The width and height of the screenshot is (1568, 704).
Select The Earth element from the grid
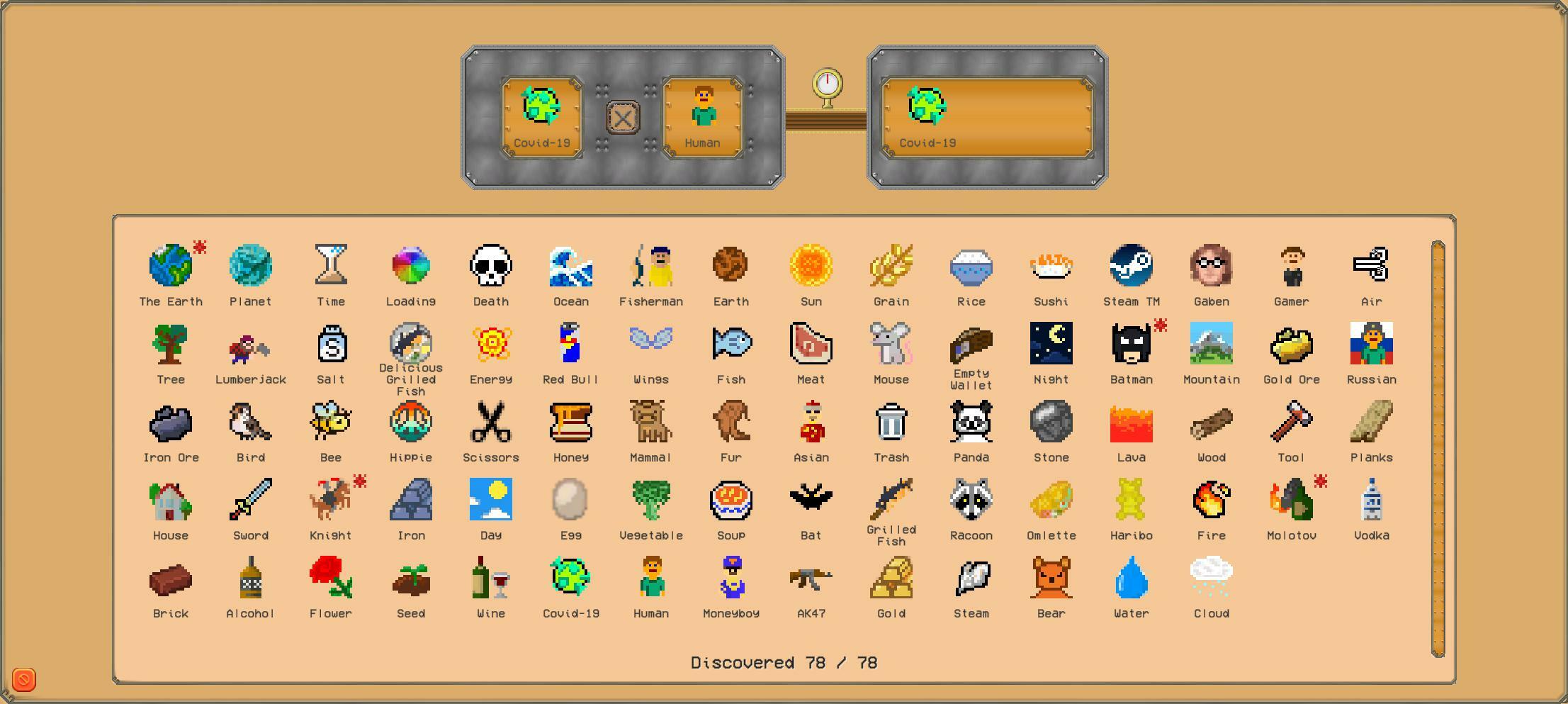pyautogui.click(x=170, y=266)
